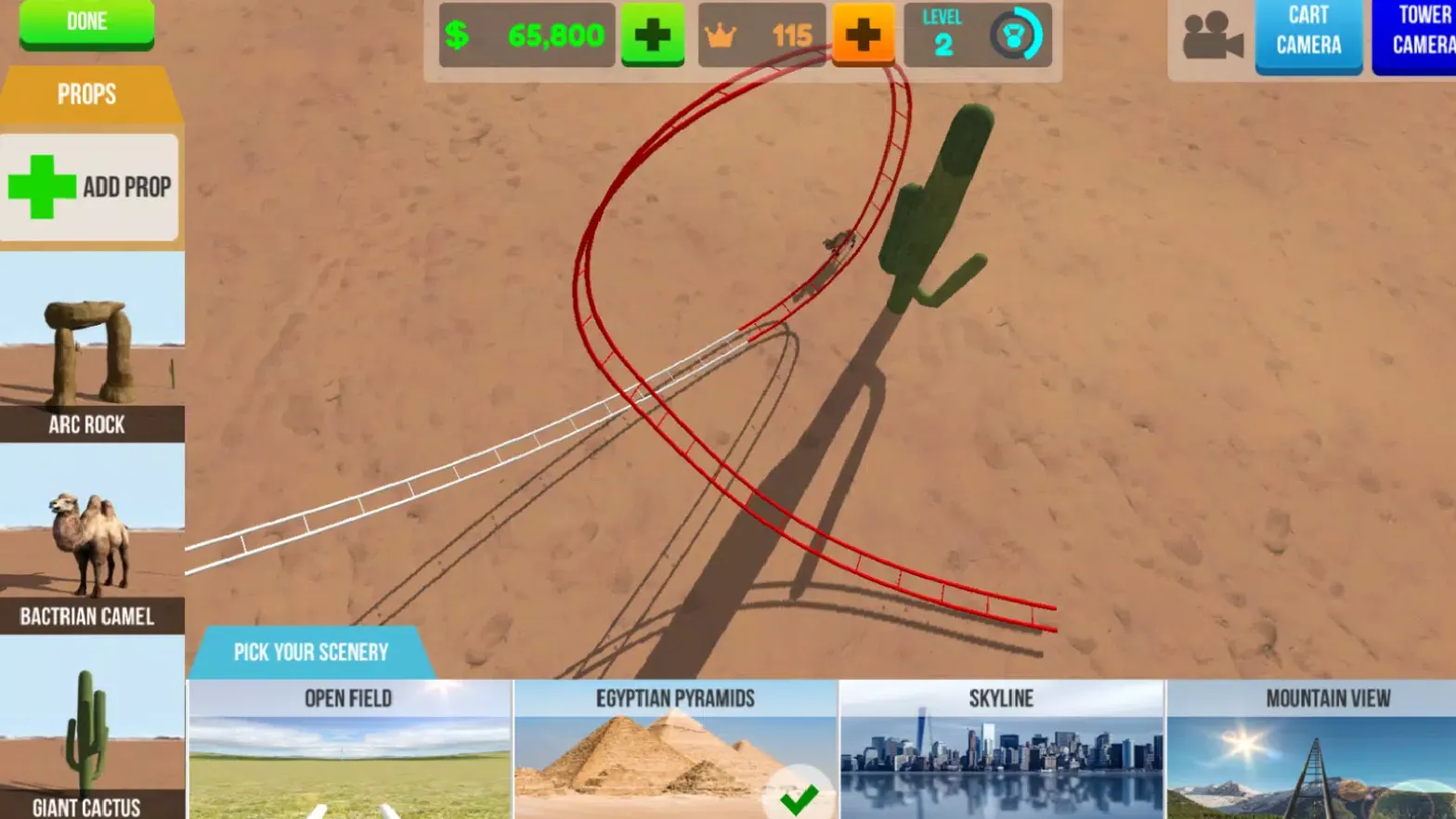
Task: Click the Level 2 progress ring icon
Action: [1018, 35]
